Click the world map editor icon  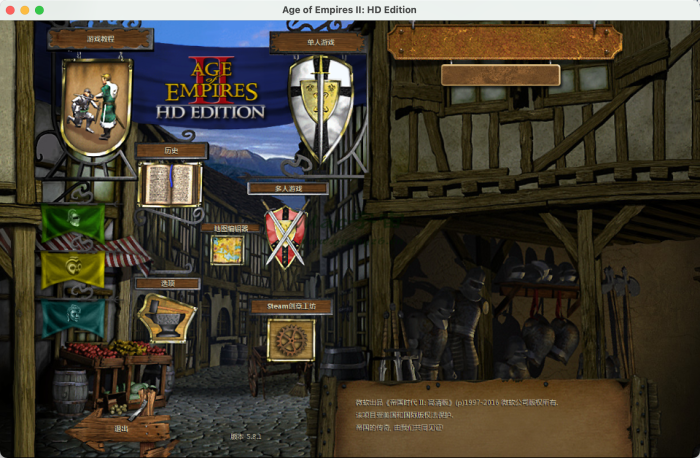click(228, 250)
